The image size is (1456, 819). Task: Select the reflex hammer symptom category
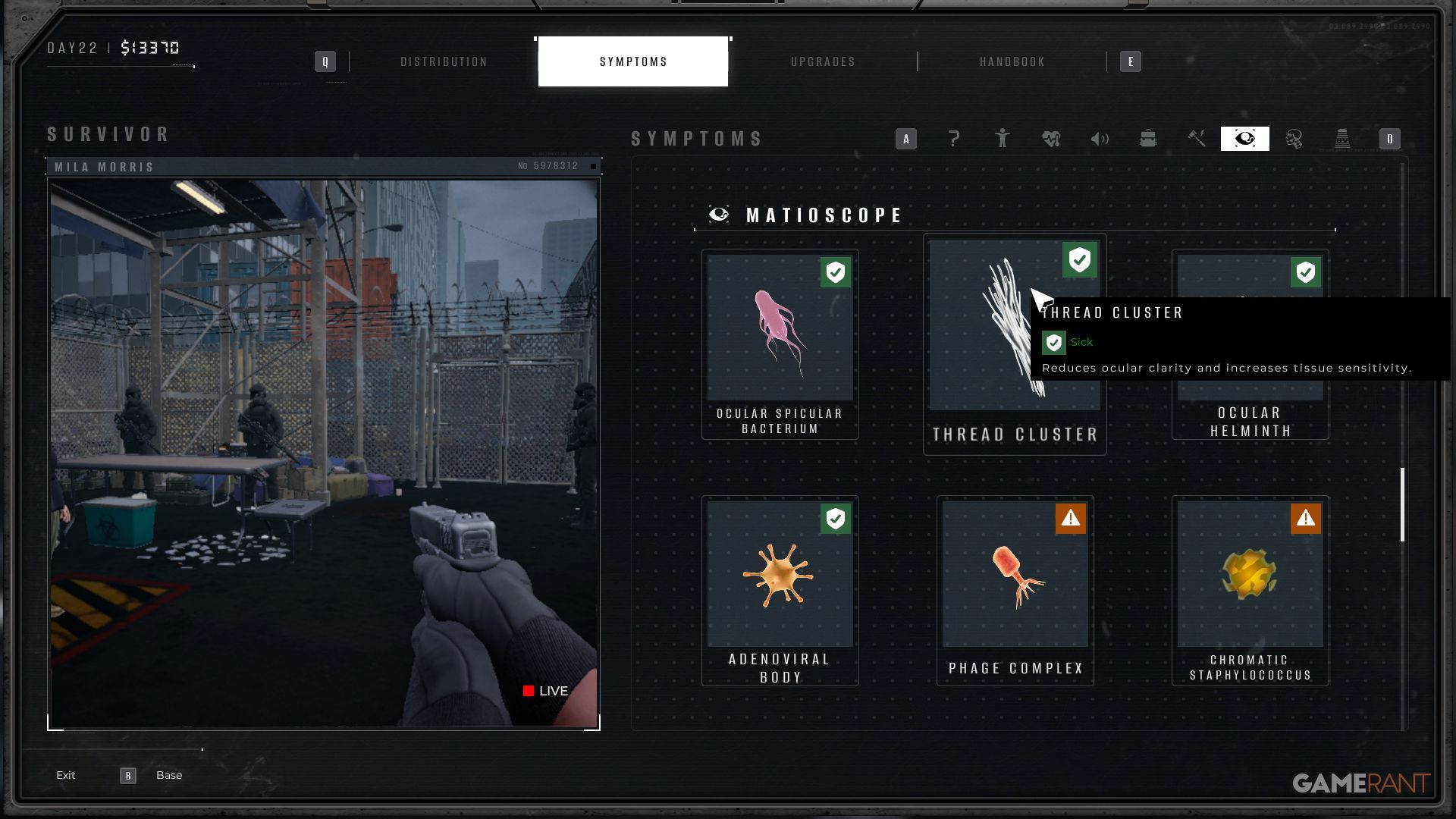point(1197,139)
